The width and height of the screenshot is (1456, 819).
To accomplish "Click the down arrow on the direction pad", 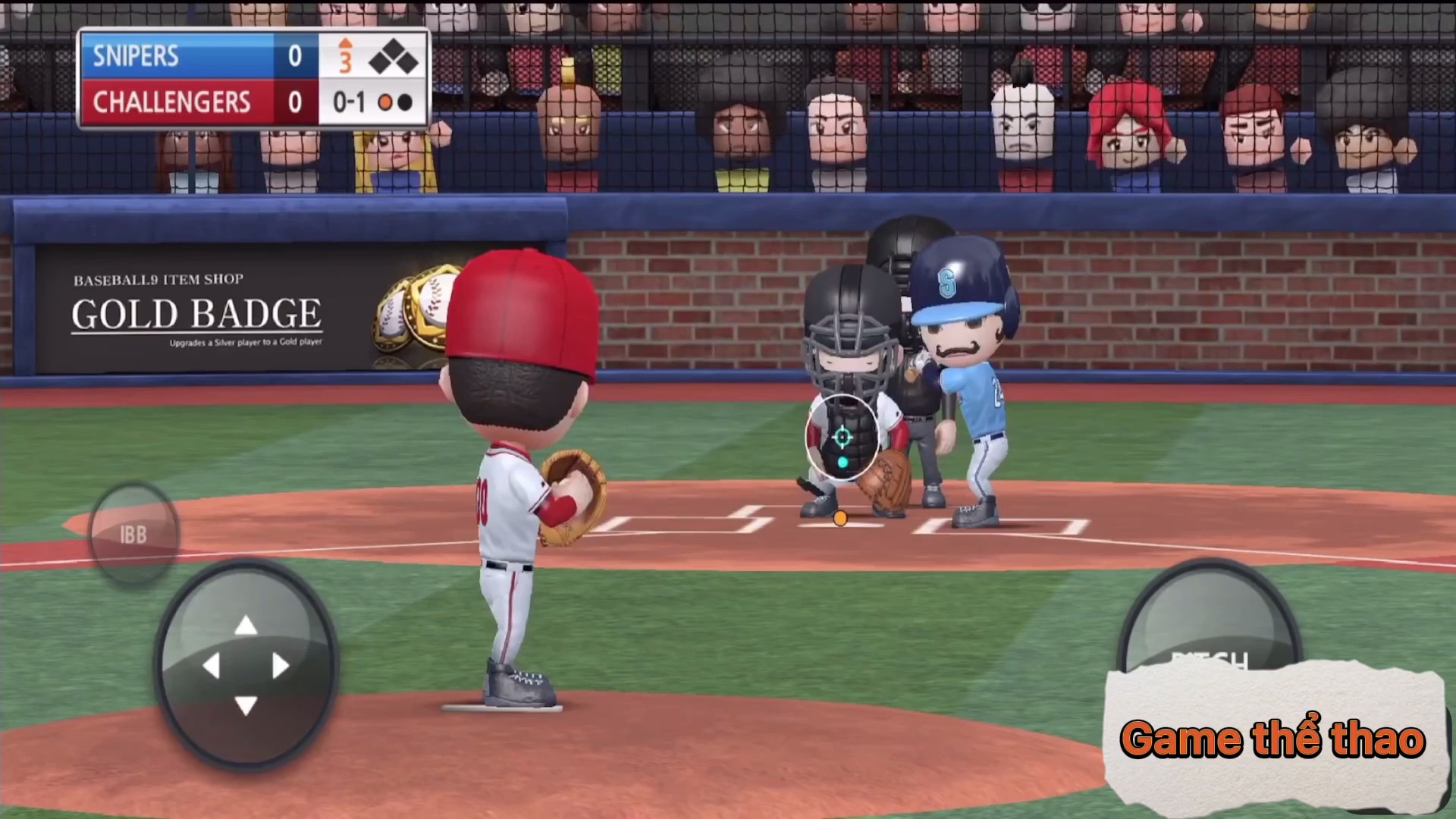I will (x=246, y=706).
